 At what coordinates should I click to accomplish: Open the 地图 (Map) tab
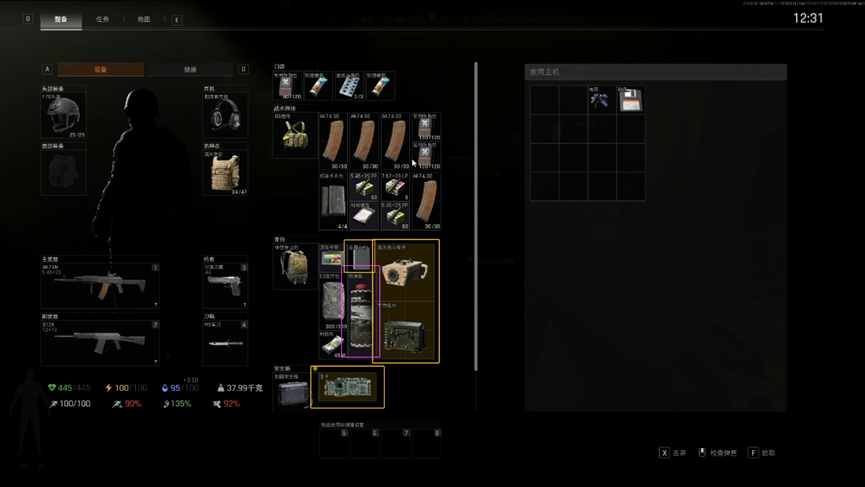coord(143,19)
